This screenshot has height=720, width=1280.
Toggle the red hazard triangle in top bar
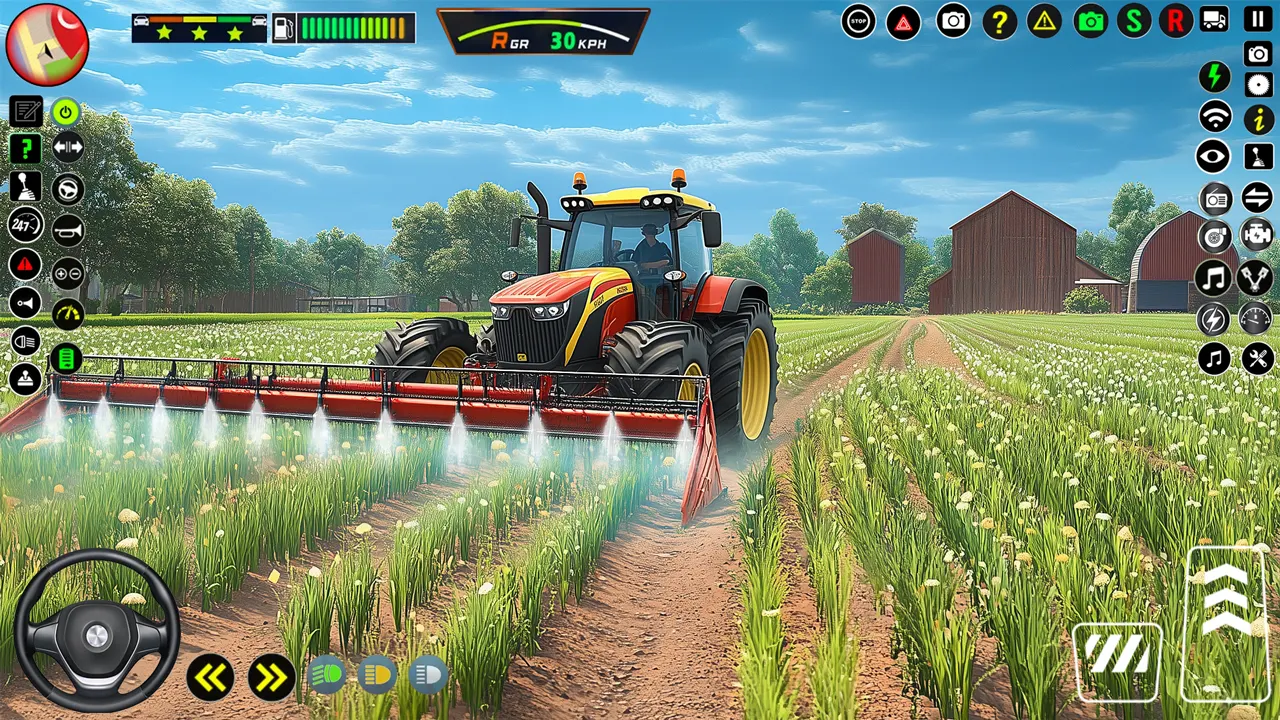[903, 21]
